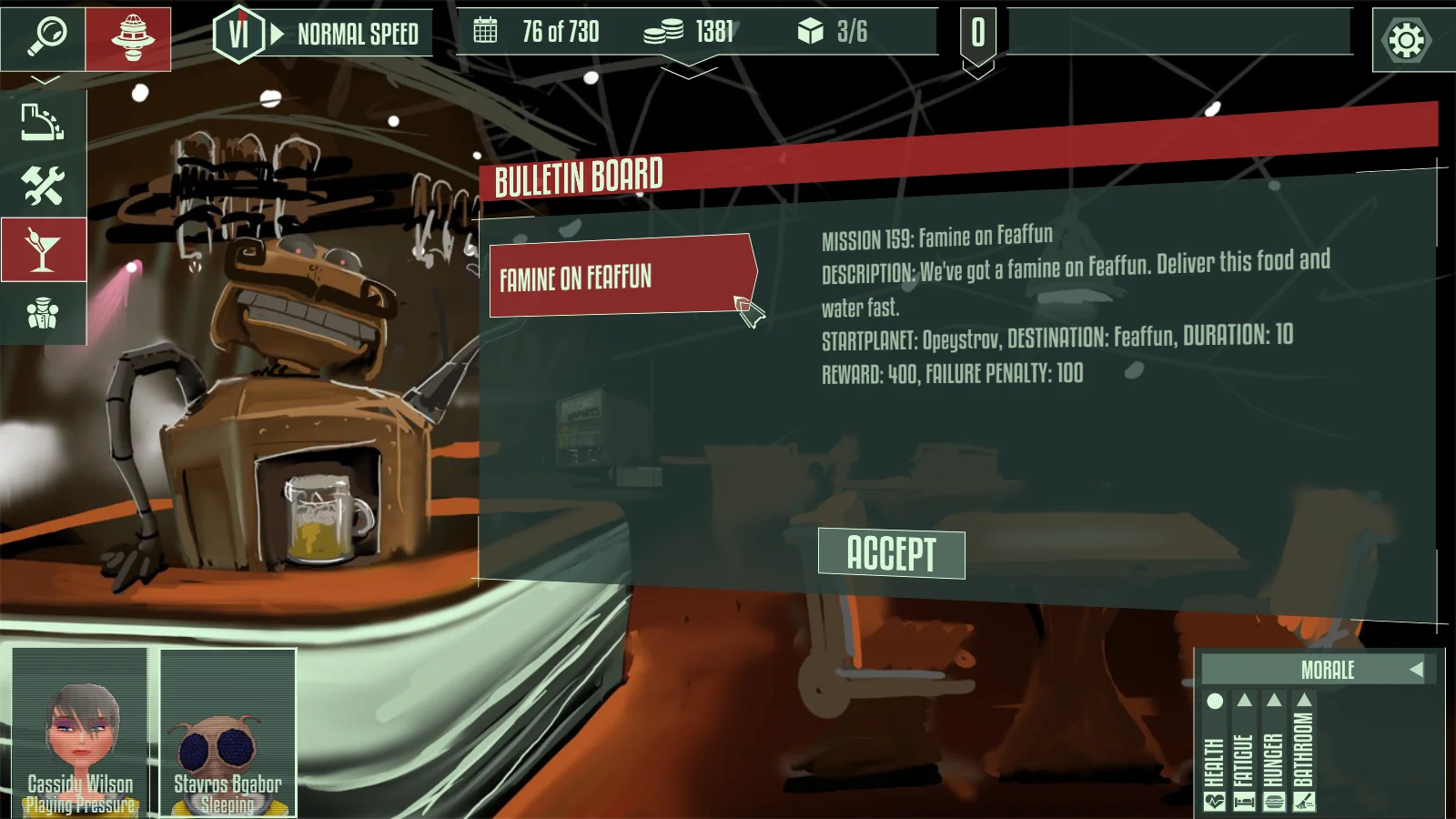
Task: Collapse the Morale panel arrow
Action: pos(1416,670)
